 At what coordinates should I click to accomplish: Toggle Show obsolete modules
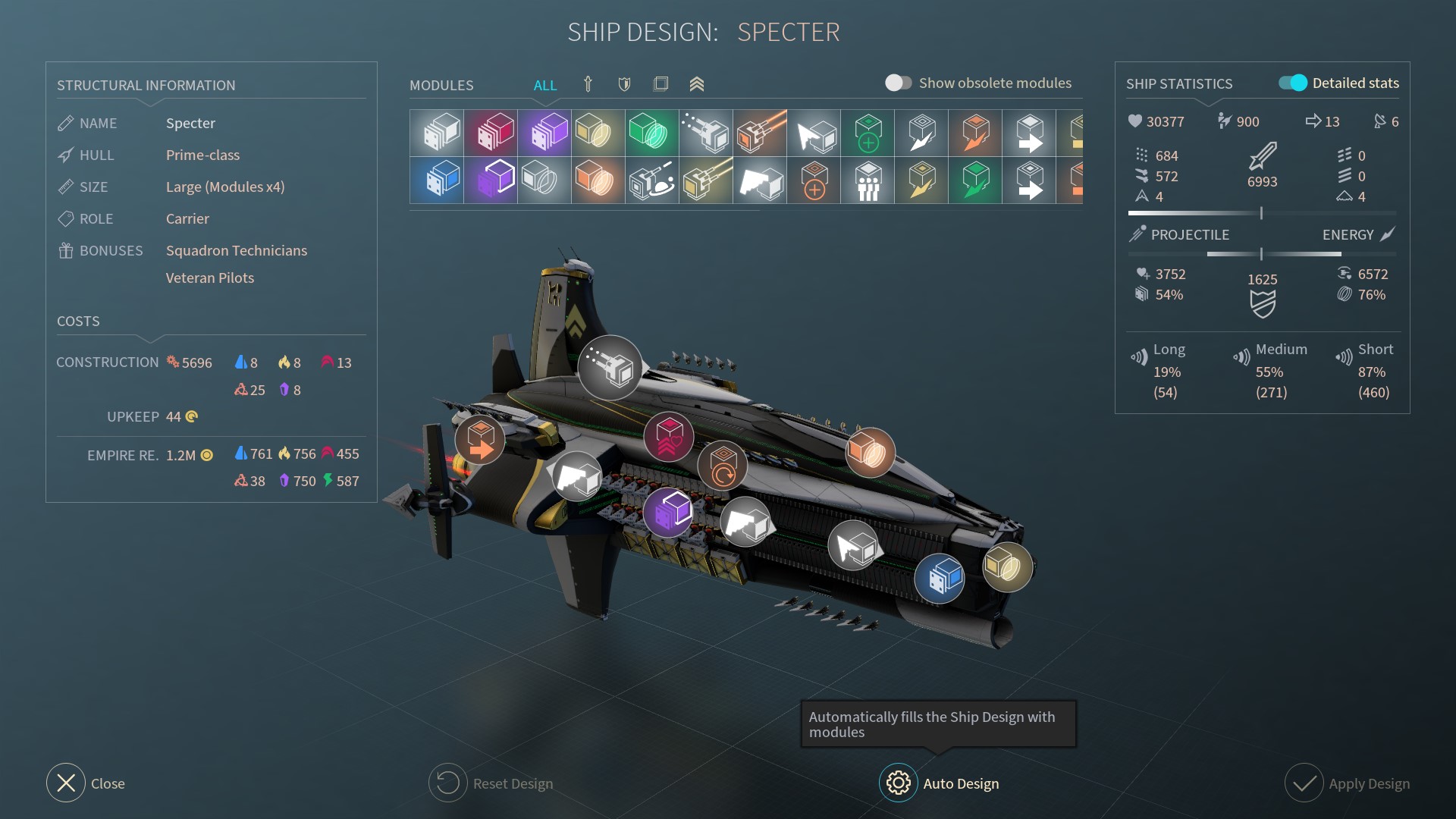(899, 83)
